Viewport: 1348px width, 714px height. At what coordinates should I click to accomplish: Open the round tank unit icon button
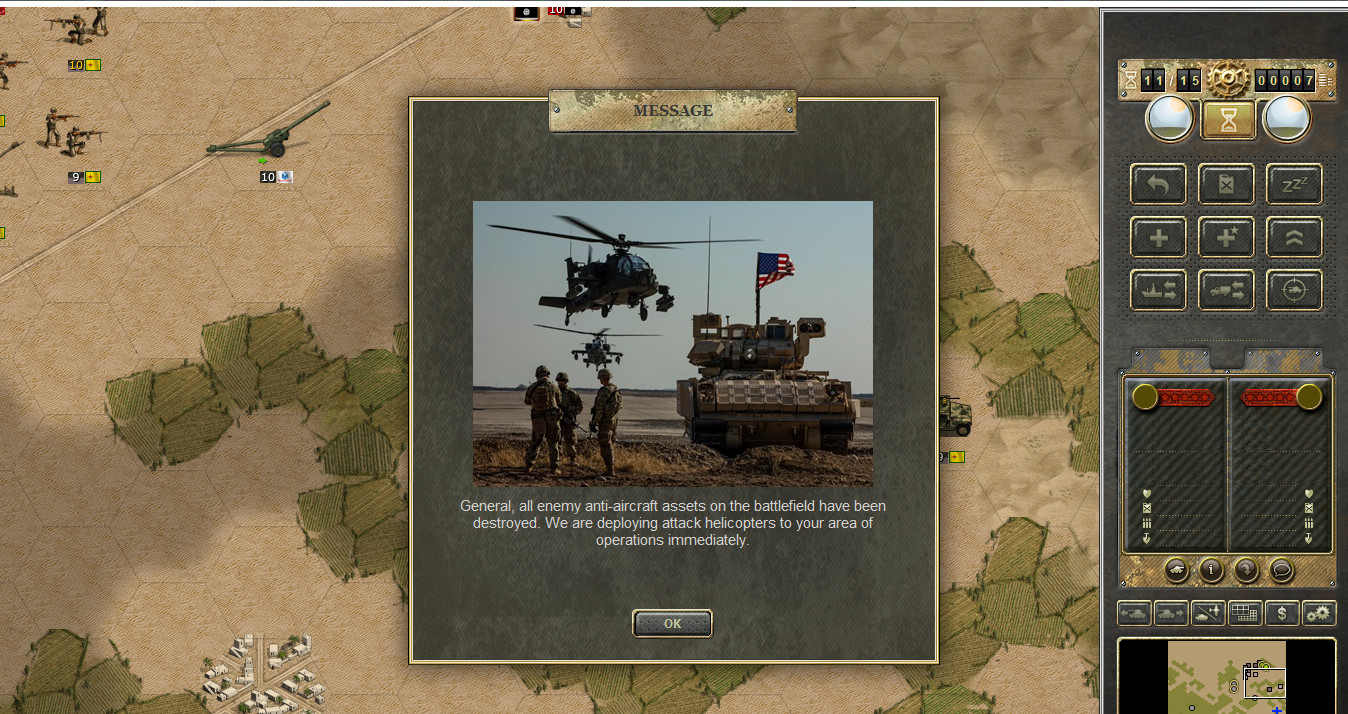(x=1177, y=570)
